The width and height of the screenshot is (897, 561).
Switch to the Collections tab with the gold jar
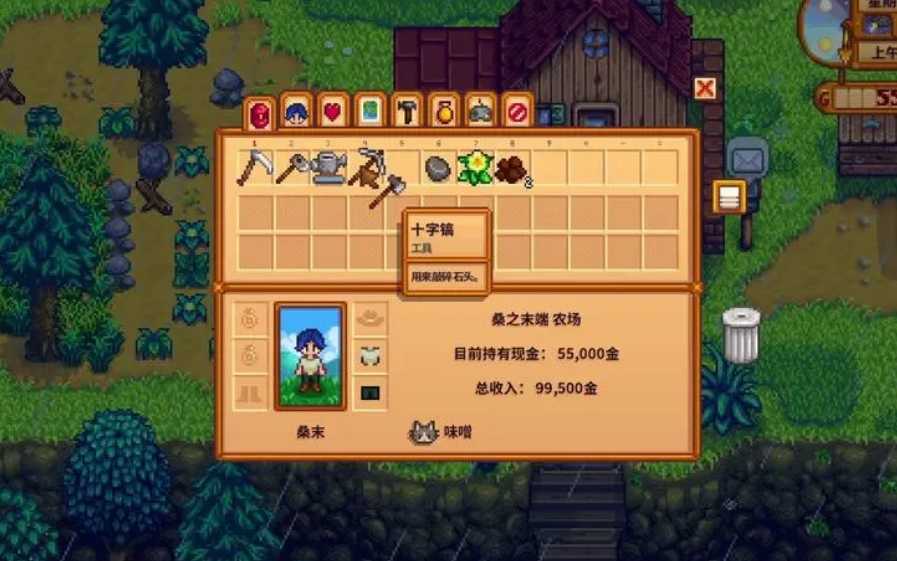(x=444, y=112)
